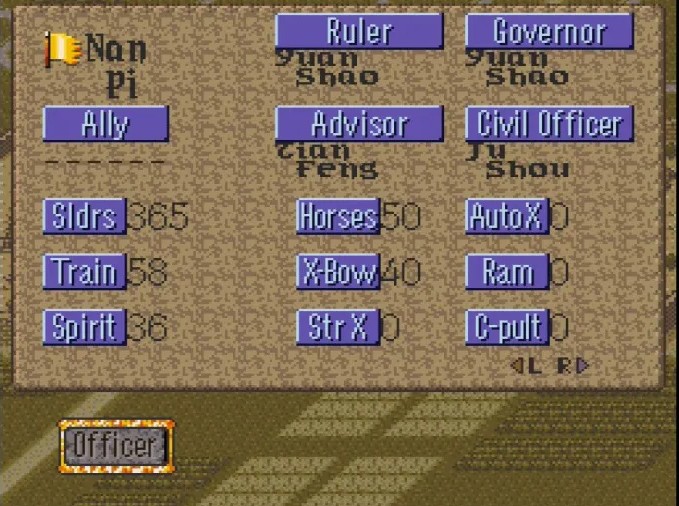The height and width of the screenshot is (506, 679).
Task: Choose the C-pult label
Action: click(x=507, y=327)
